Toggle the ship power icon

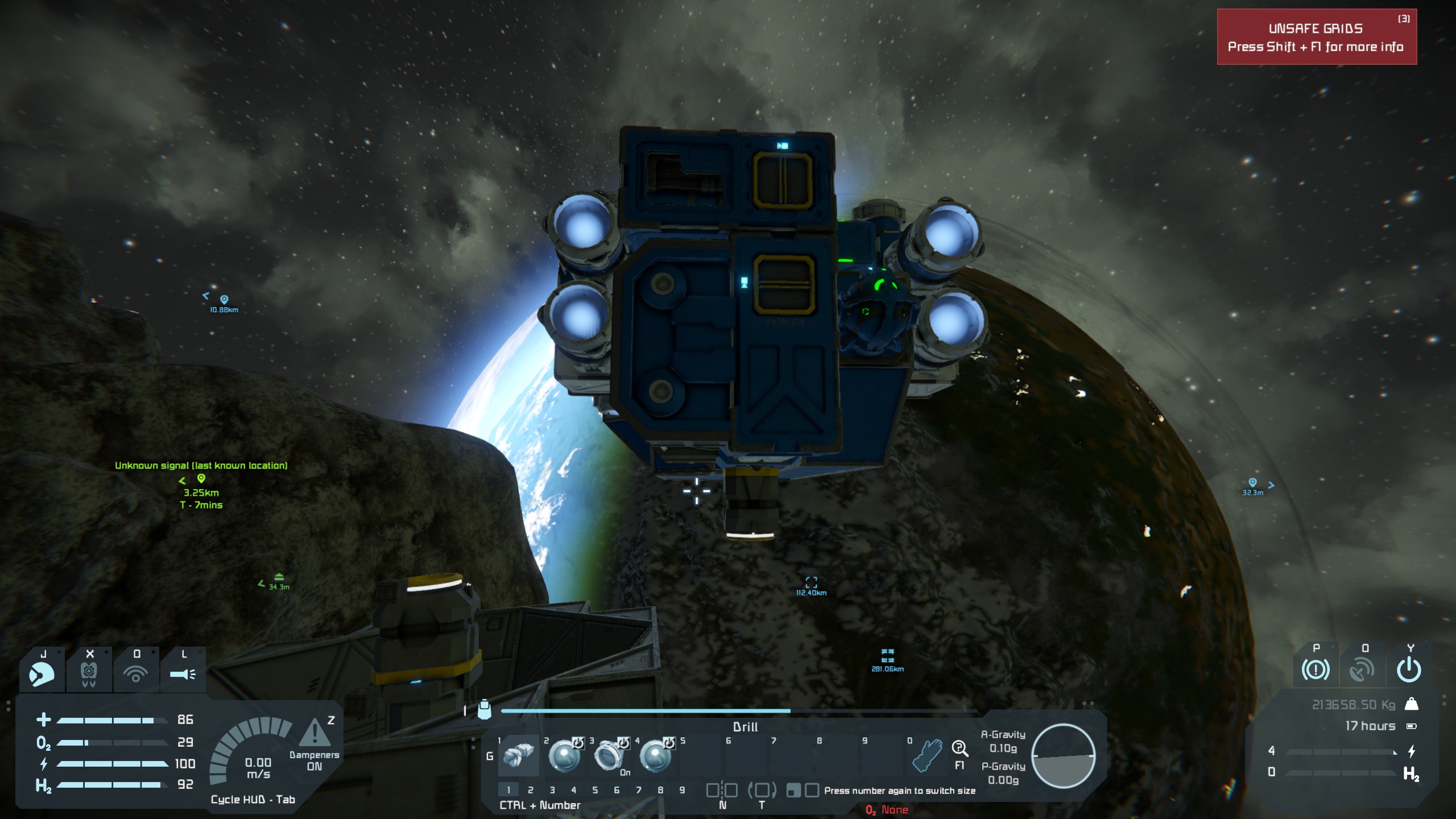(x=1409, y=670)
